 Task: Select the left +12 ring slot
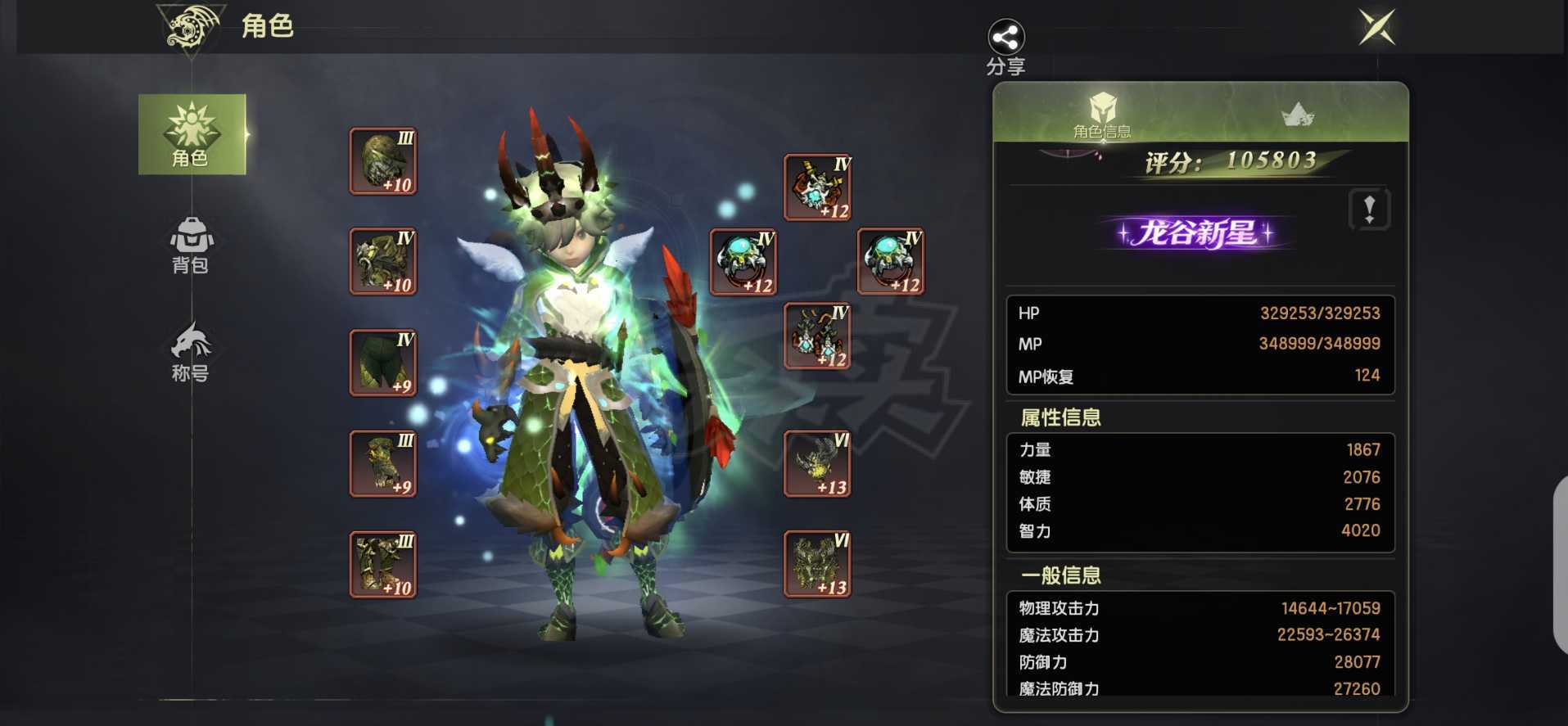(742, 260)
